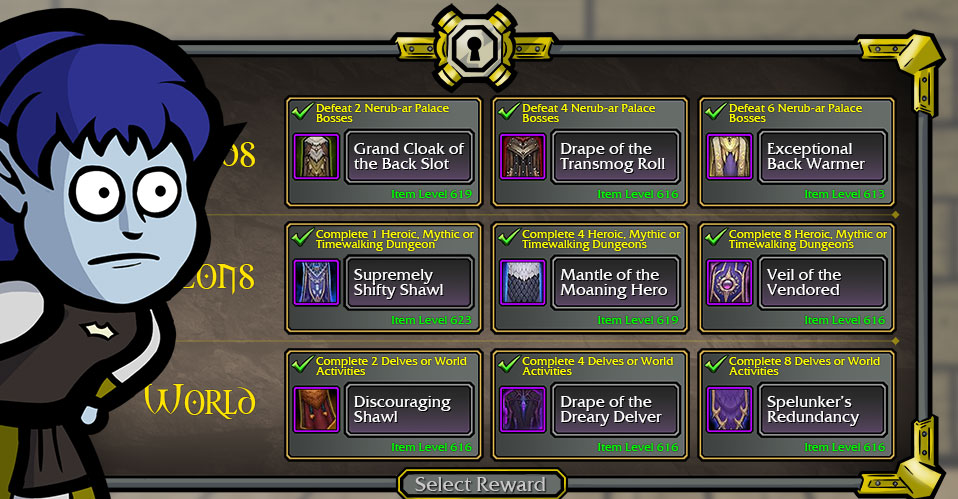This screenshot has height=499, width=958.
Task: Pick the Spelunker's Redundancy reward
Action: pyautogui.click(x=821, y=410)
